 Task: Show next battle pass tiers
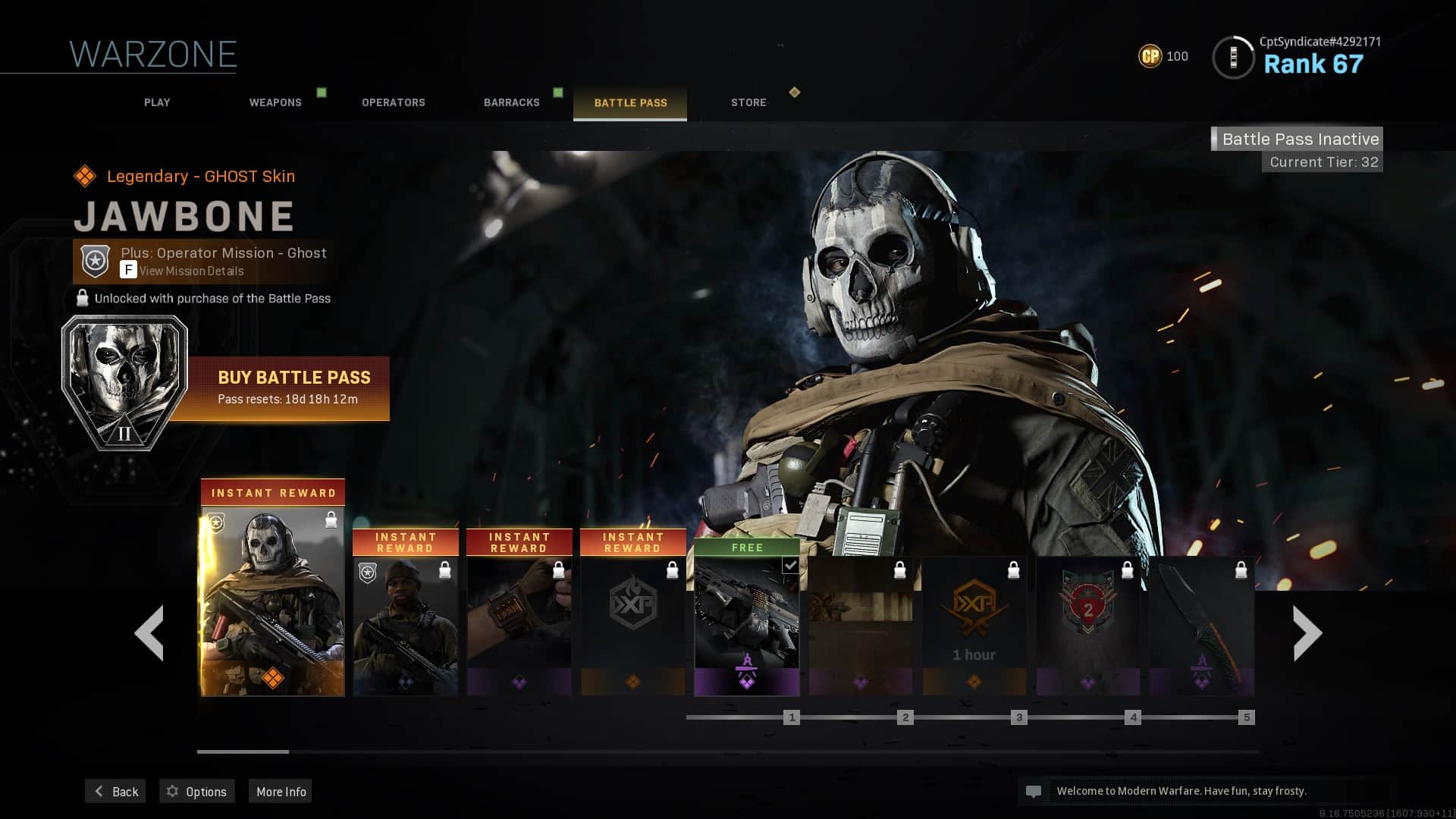coord(1307,633)
